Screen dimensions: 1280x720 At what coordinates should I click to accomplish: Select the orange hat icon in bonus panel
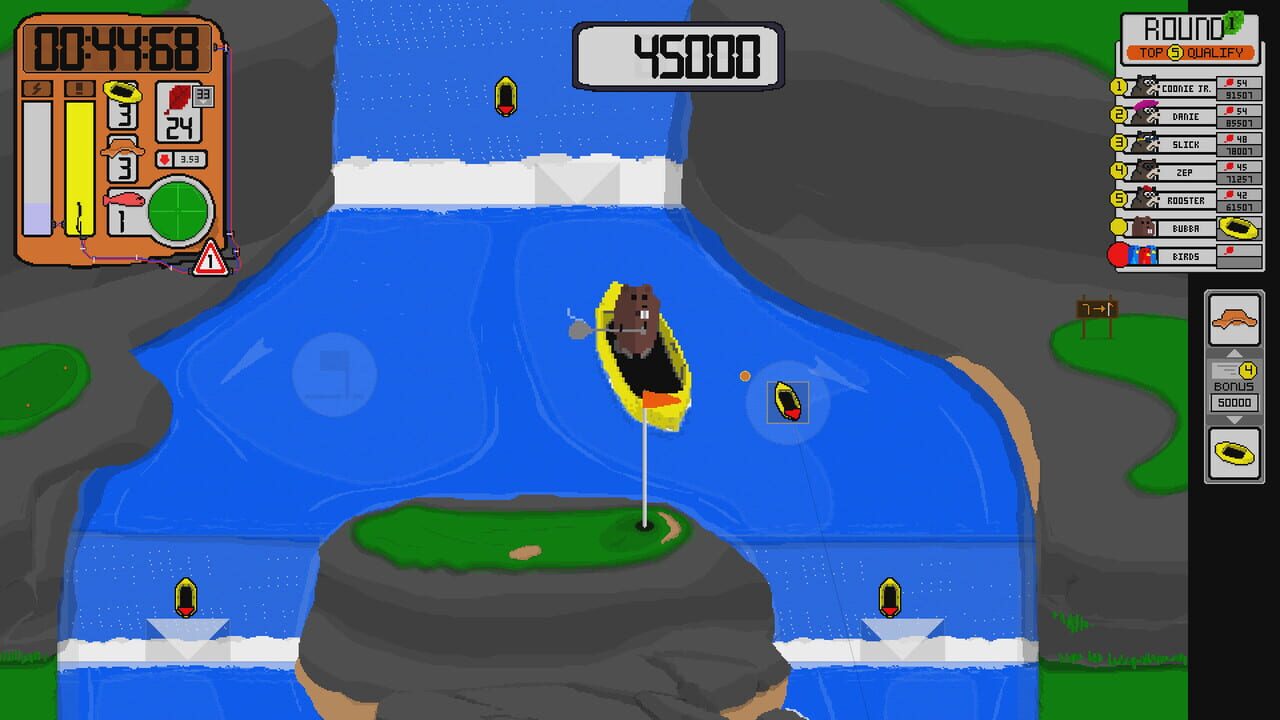[1233, 318]
